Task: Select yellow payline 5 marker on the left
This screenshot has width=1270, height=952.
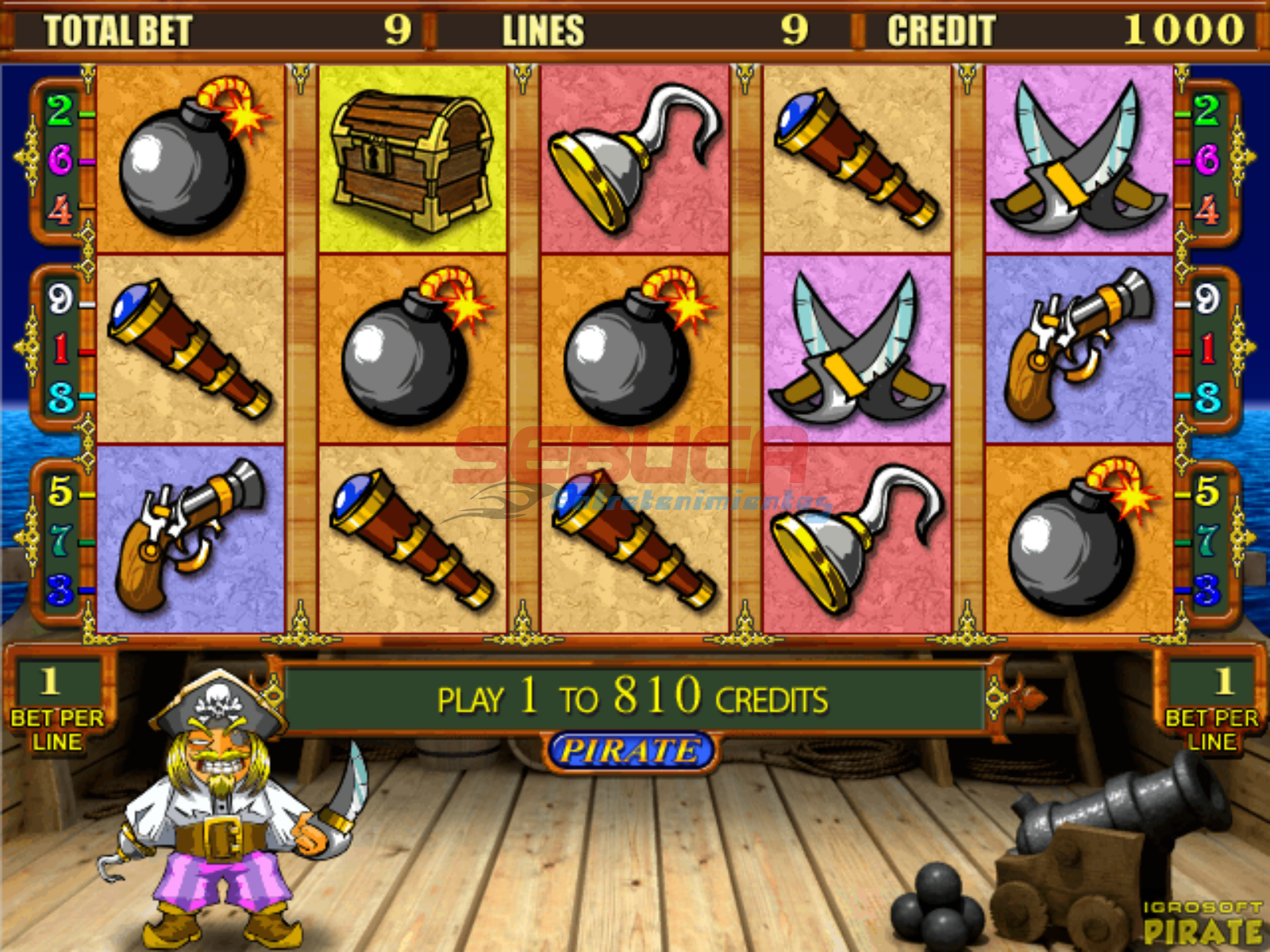Action: [x=60, y=491]
